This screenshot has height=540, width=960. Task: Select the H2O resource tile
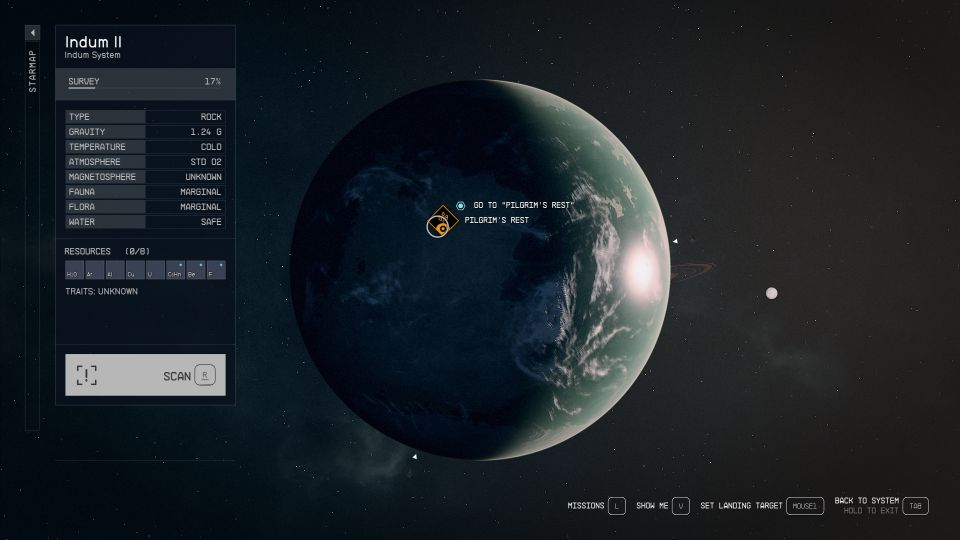click(x=74, y=270)
